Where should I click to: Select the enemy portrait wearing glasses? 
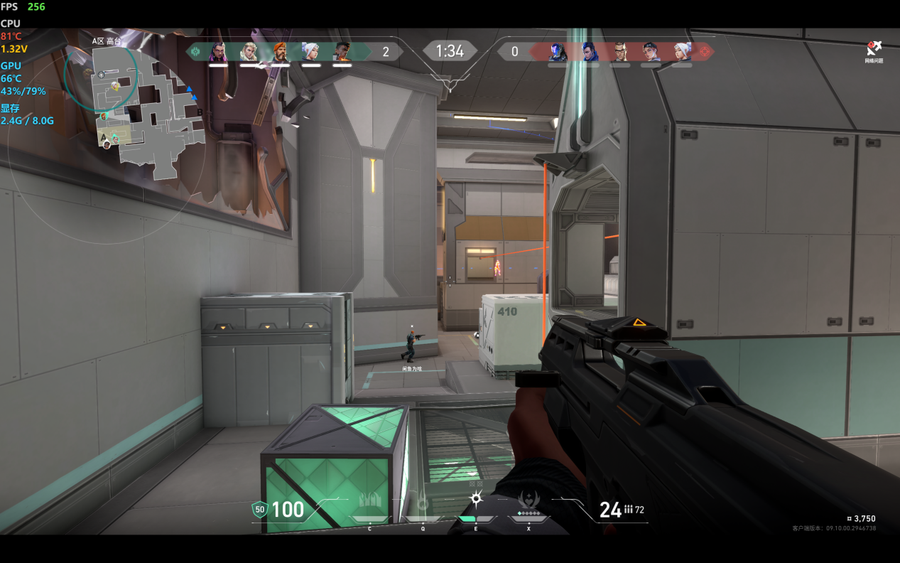[x=620, y=52]
